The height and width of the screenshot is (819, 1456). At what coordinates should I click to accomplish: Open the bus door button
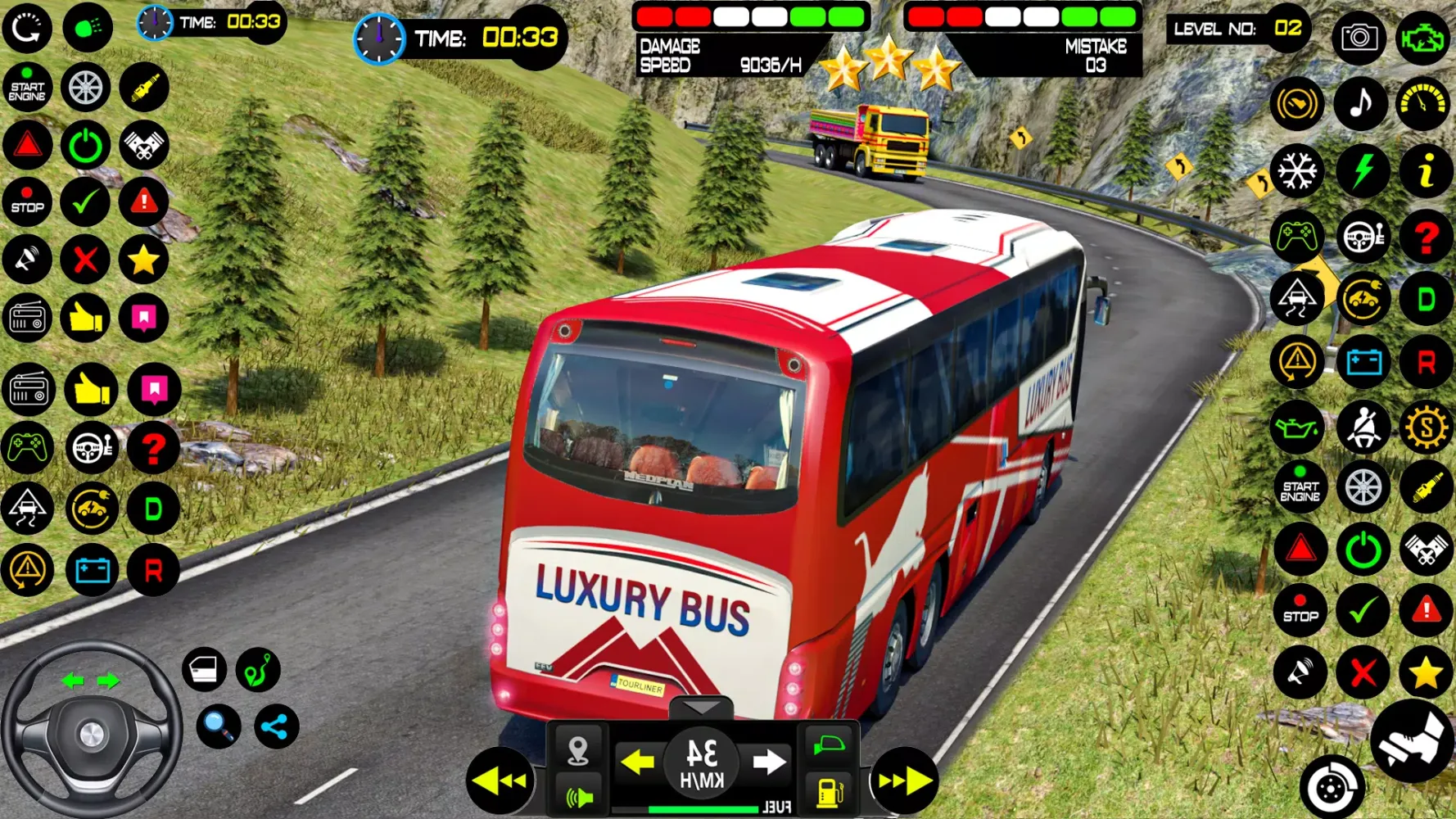(204, 669)
